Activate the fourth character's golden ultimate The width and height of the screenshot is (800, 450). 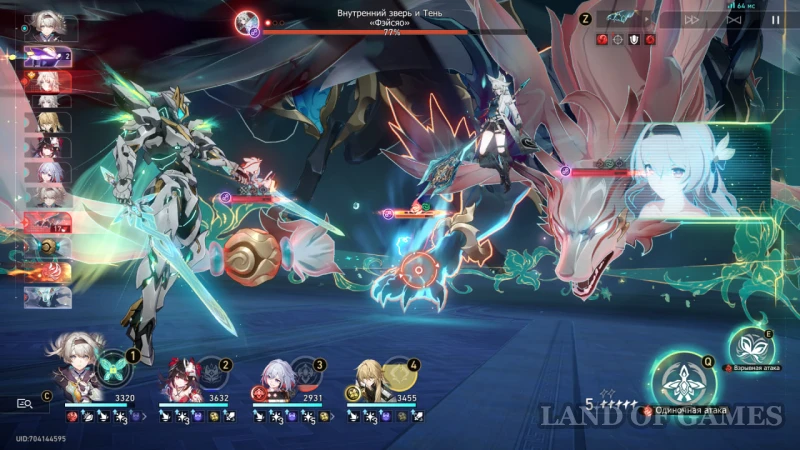pyautogui.click(x=399, y=372)
